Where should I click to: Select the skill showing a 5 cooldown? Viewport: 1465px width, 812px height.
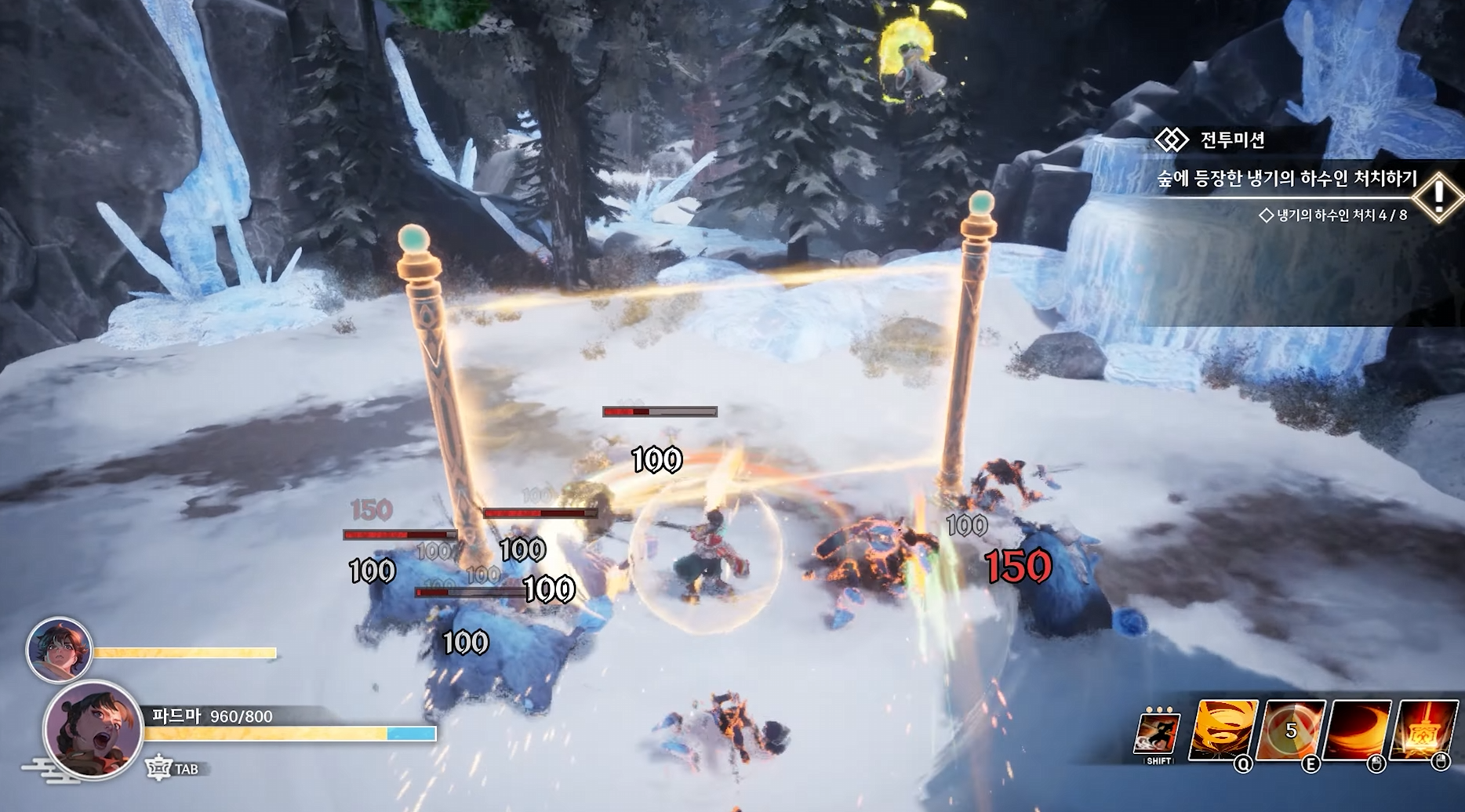(1291, 730)
